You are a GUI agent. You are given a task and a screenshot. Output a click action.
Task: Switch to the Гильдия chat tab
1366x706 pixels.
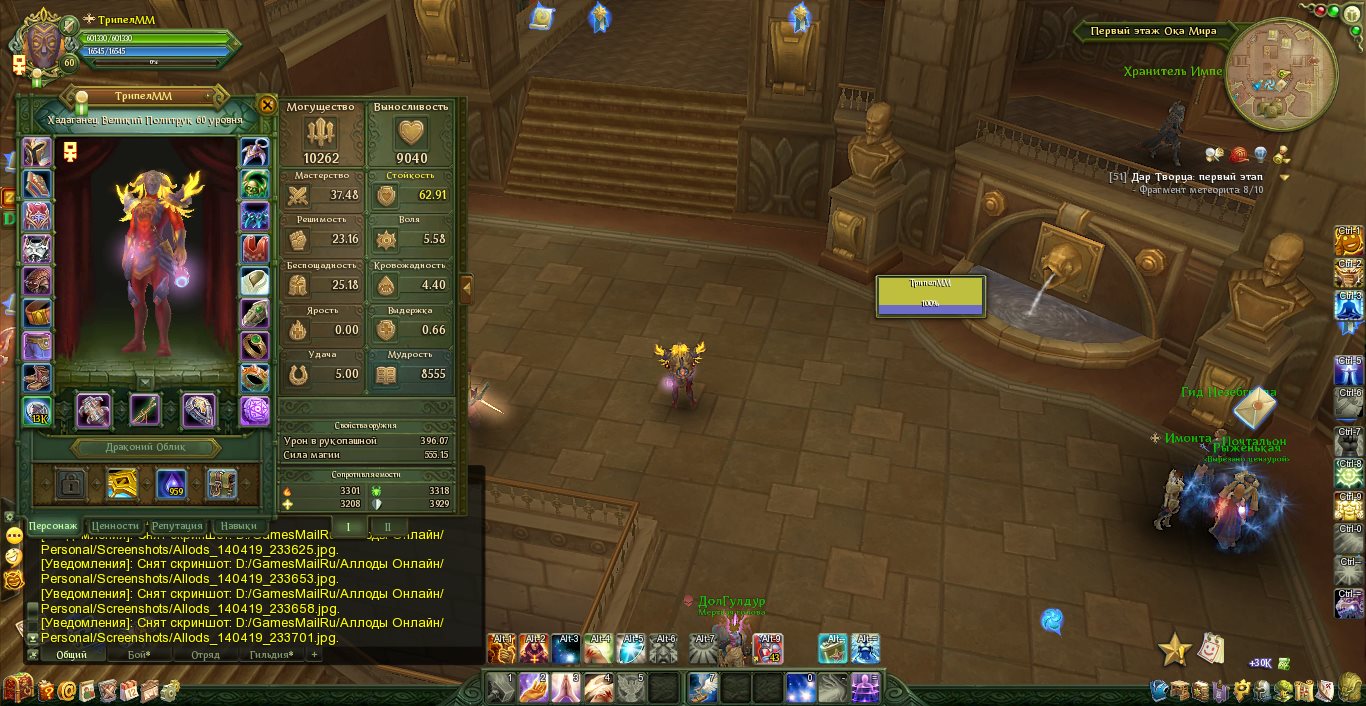[270, 655]
